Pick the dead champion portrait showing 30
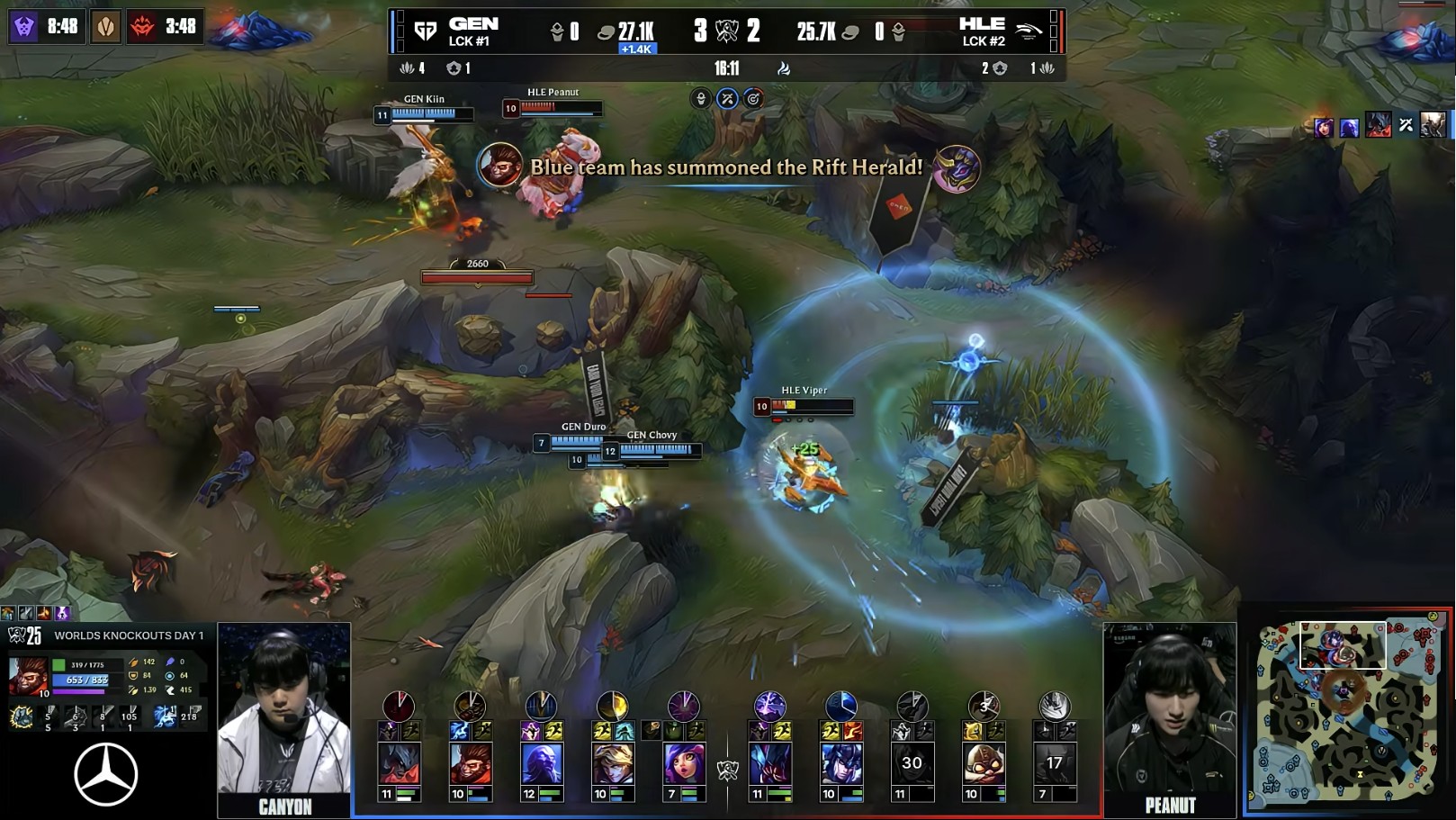 (912, 763)
